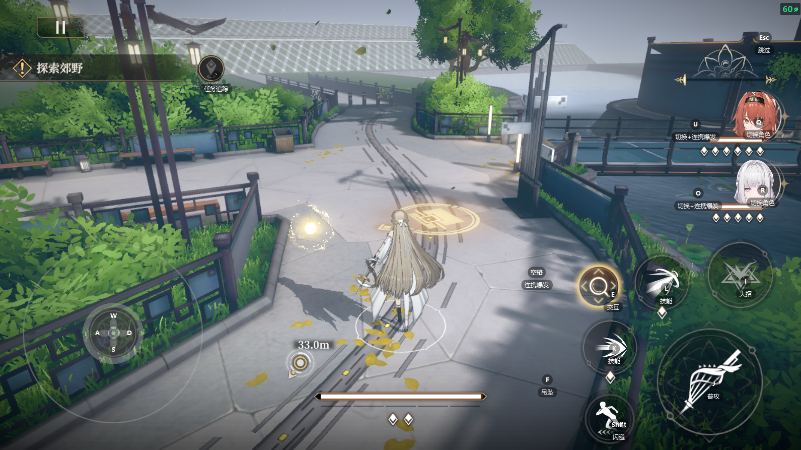Image resolution: width=801 pixels, height=450 pixels.
Task: Click the quest tracking location icon
Action: (x=211, y=69)
